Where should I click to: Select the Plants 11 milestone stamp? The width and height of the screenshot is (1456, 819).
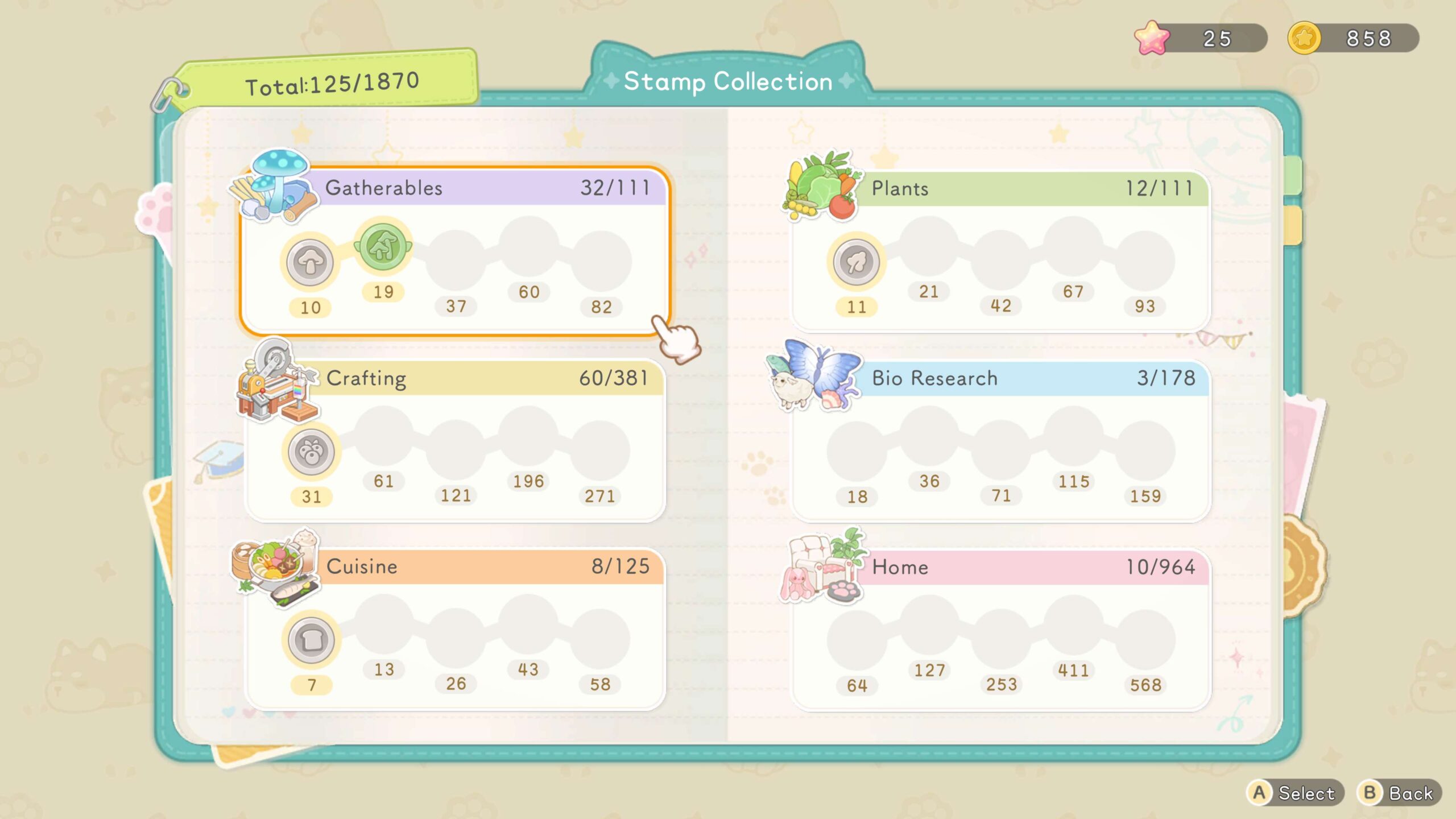[857, 263]
